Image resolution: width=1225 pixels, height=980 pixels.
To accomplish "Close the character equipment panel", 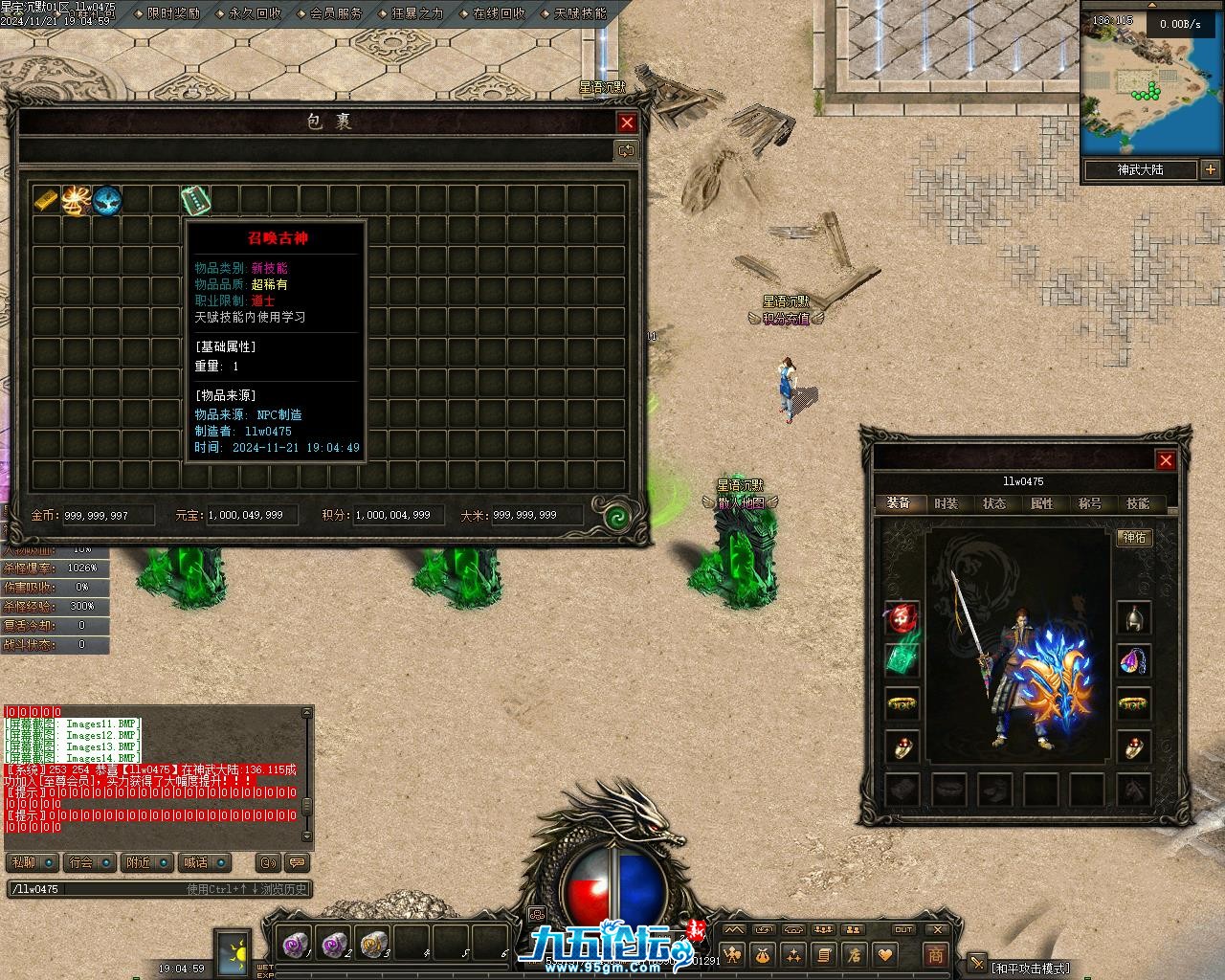I will [x=1166, y=460].
